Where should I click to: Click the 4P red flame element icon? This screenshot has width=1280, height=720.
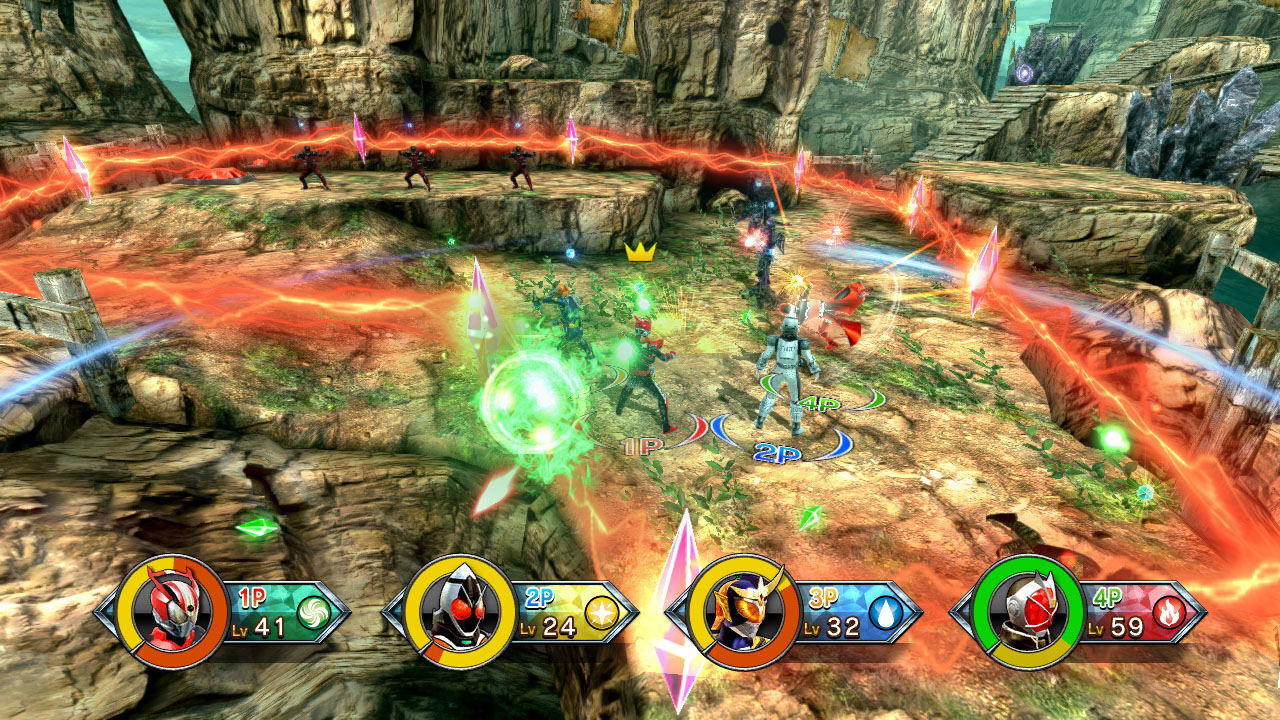click(1169, 613)
